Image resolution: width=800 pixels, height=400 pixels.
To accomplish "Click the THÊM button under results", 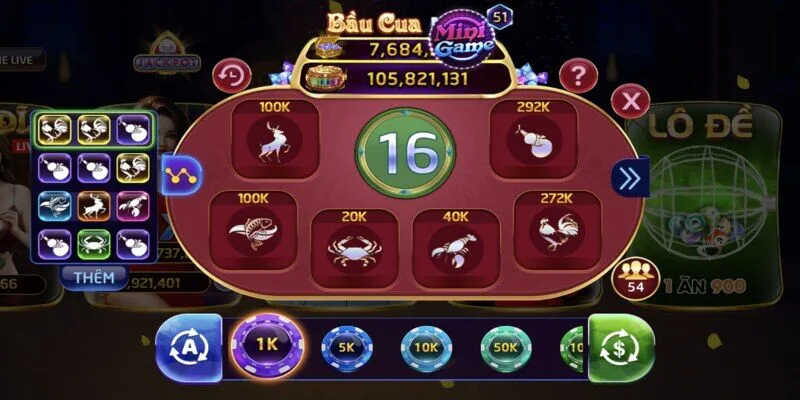I will click(93, 276).
